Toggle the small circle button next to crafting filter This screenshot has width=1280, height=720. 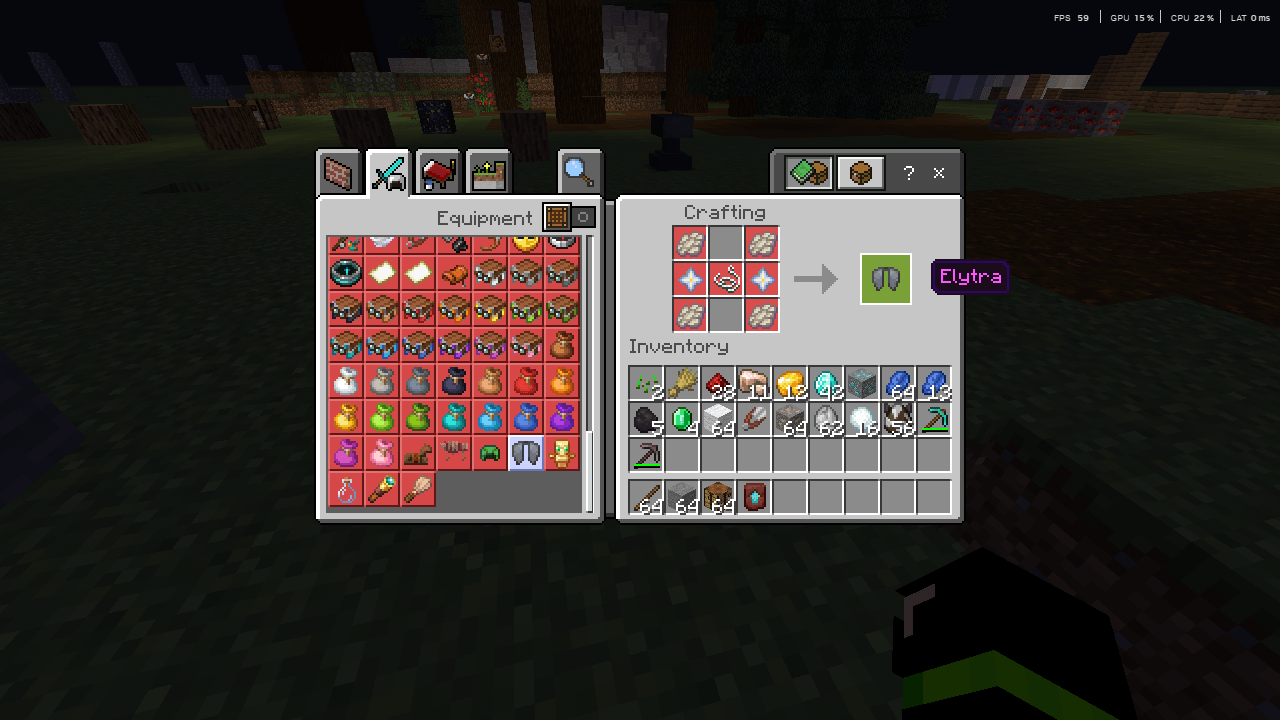click(x=583, y=217)
